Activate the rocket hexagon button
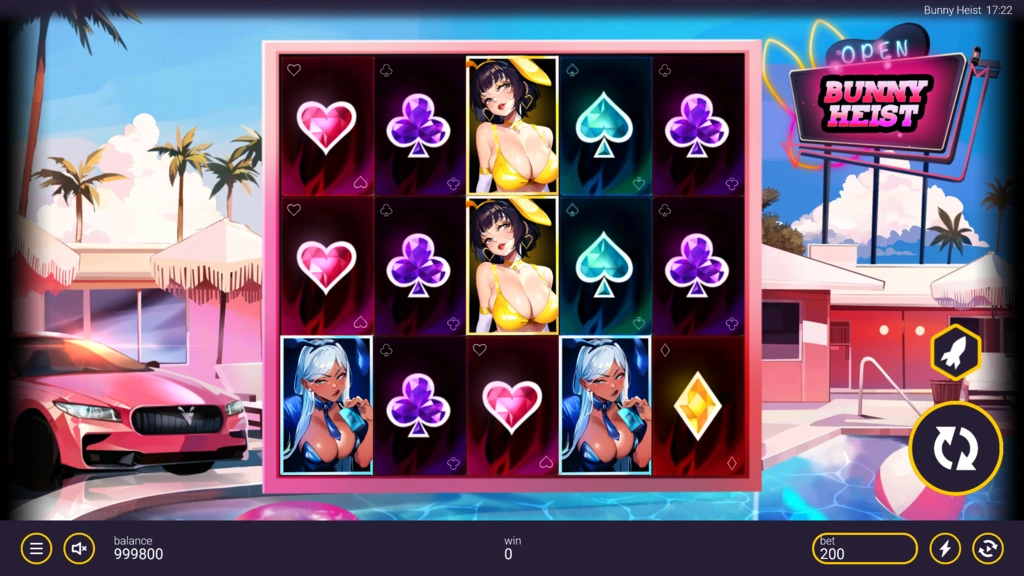 pos(955,353)
